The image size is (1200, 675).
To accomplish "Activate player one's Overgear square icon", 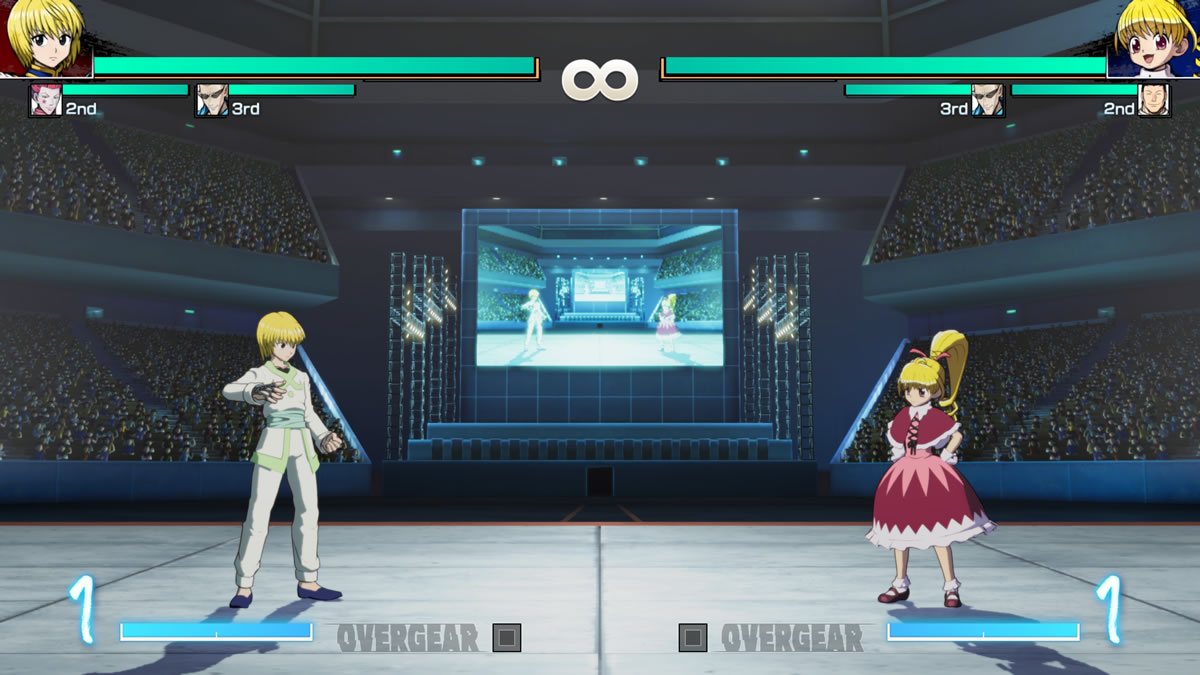I will pos(507,638).
